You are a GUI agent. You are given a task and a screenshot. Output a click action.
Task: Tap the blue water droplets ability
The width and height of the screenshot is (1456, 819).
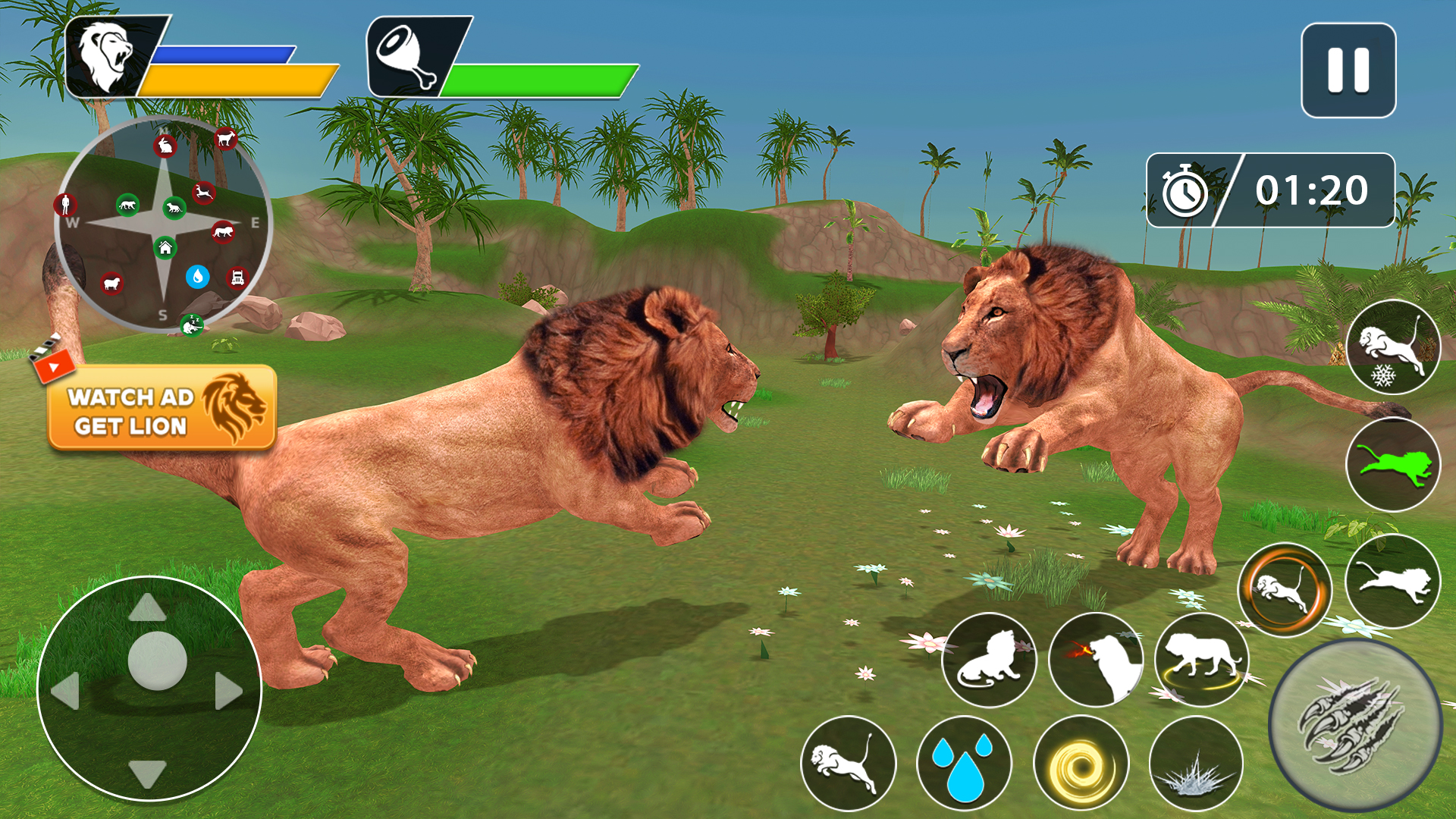[x=964, y=762]
